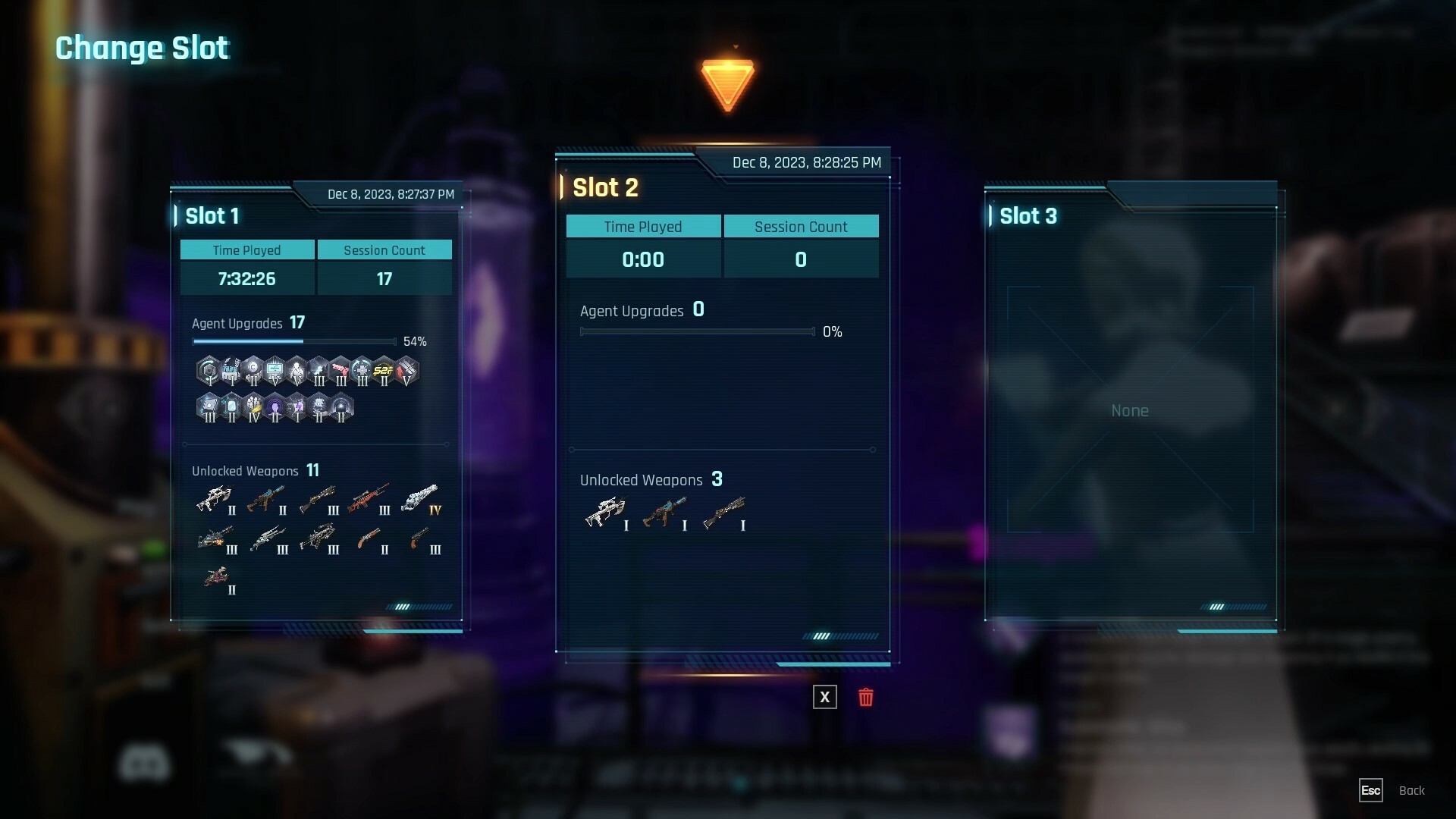The height and width of the screenshot is (819, 1456).
Task: Click the Esc key indicator at bottom right
Action: tap(1371, 790)
